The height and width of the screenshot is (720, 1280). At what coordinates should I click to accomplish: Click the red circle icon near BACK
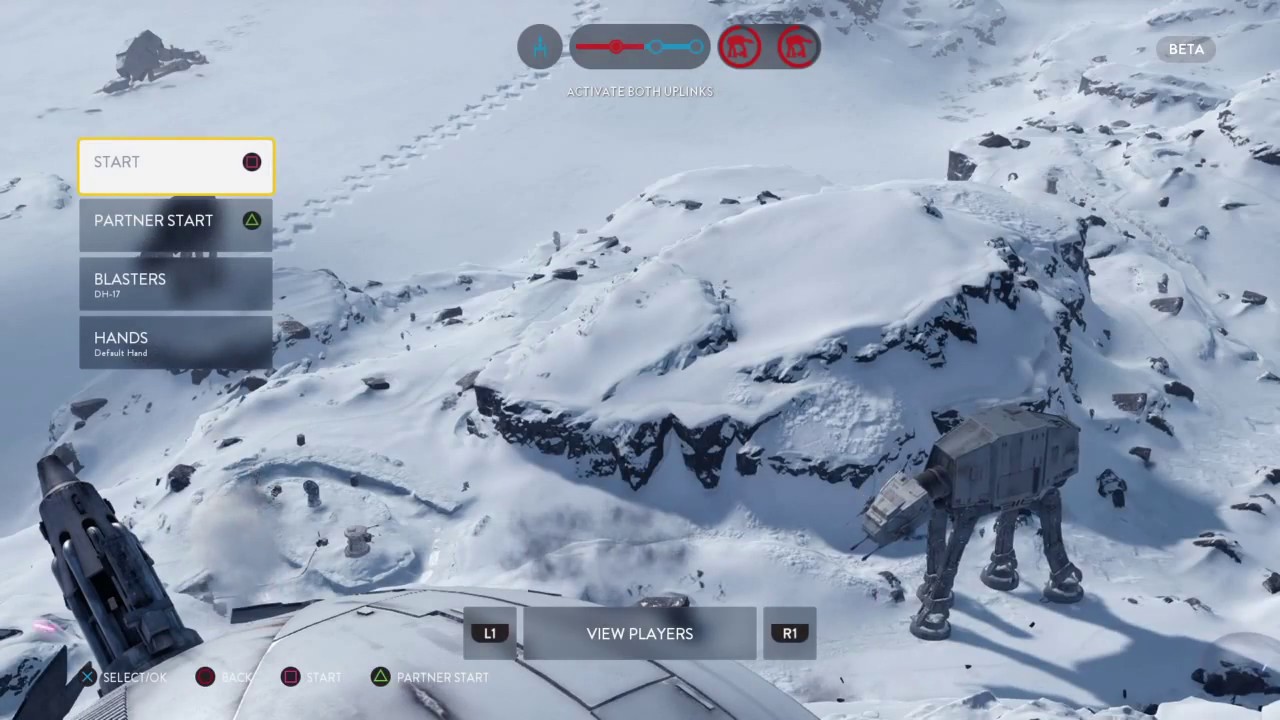204,677
